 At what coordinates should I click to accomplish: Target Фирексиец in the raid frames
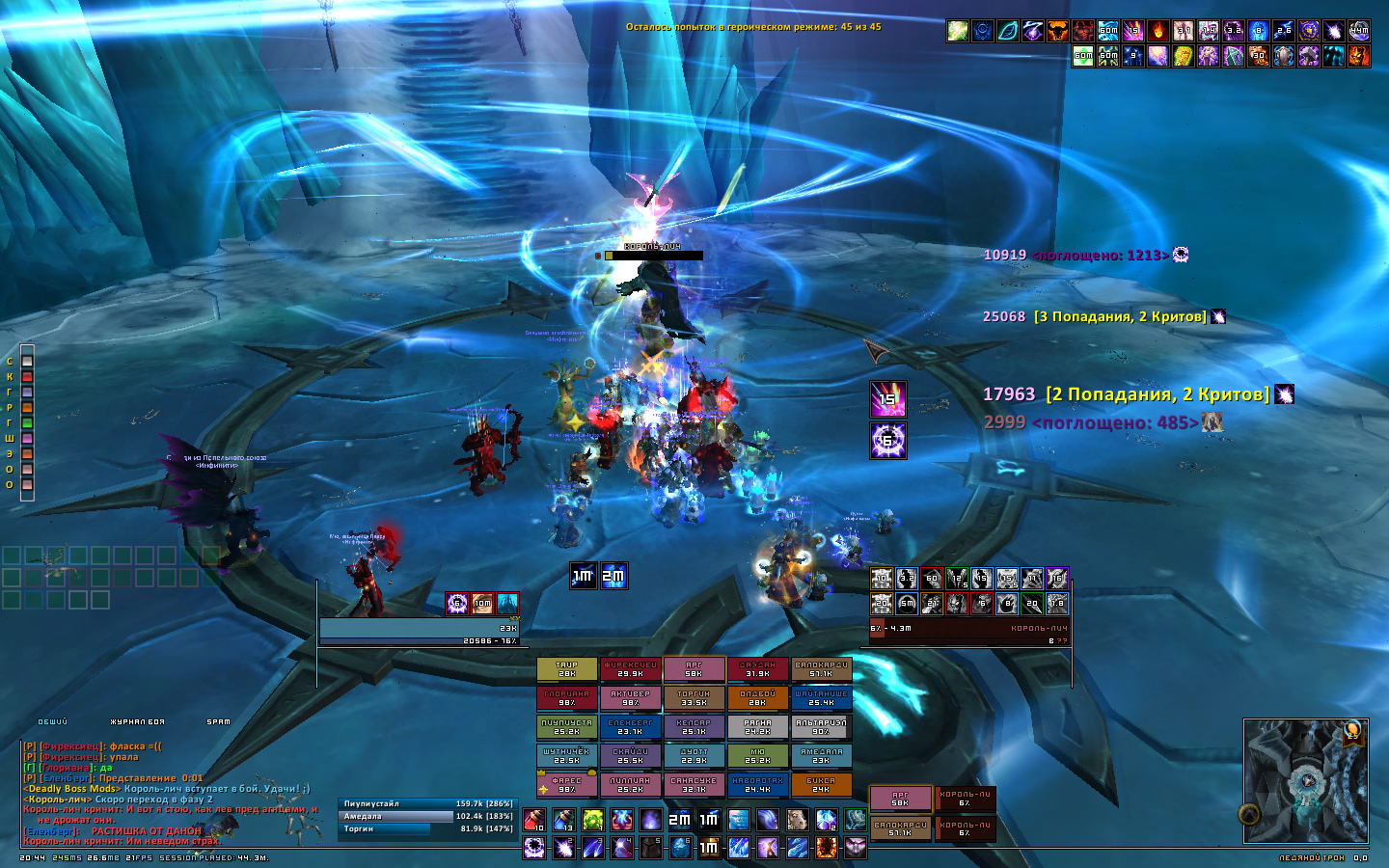click(630, 669)
